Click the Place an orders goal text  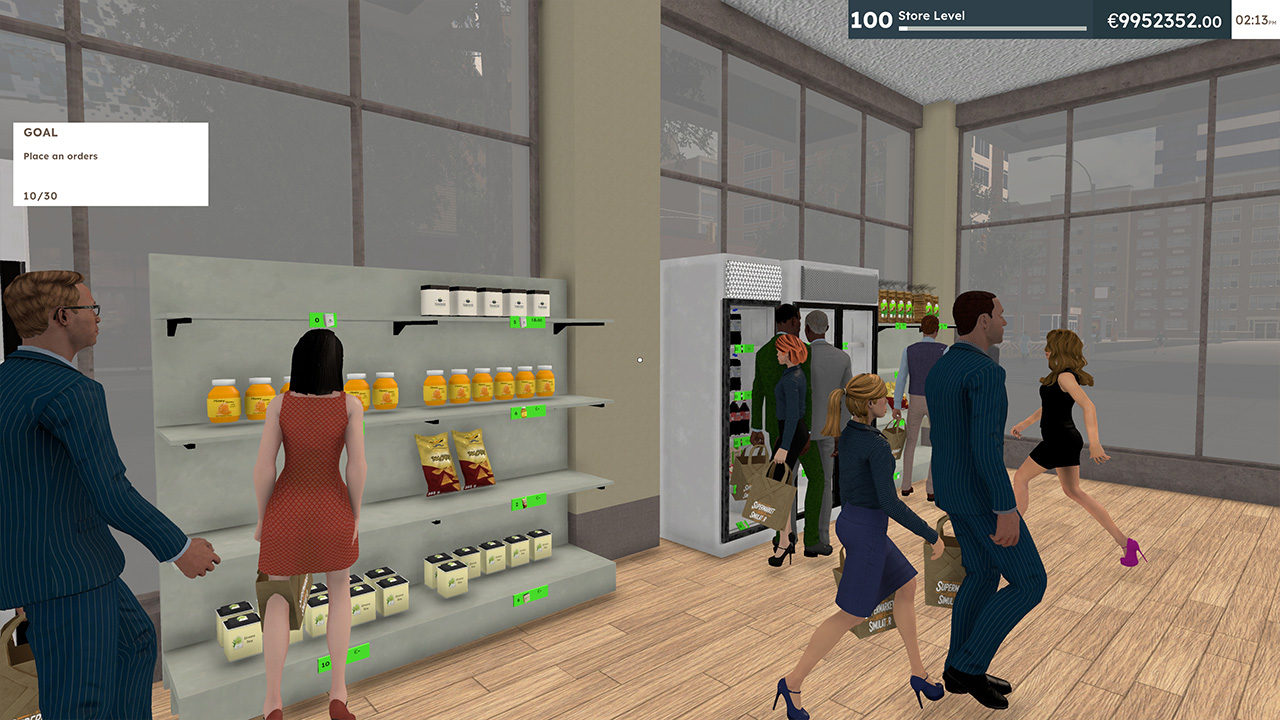tap(62, 156)
